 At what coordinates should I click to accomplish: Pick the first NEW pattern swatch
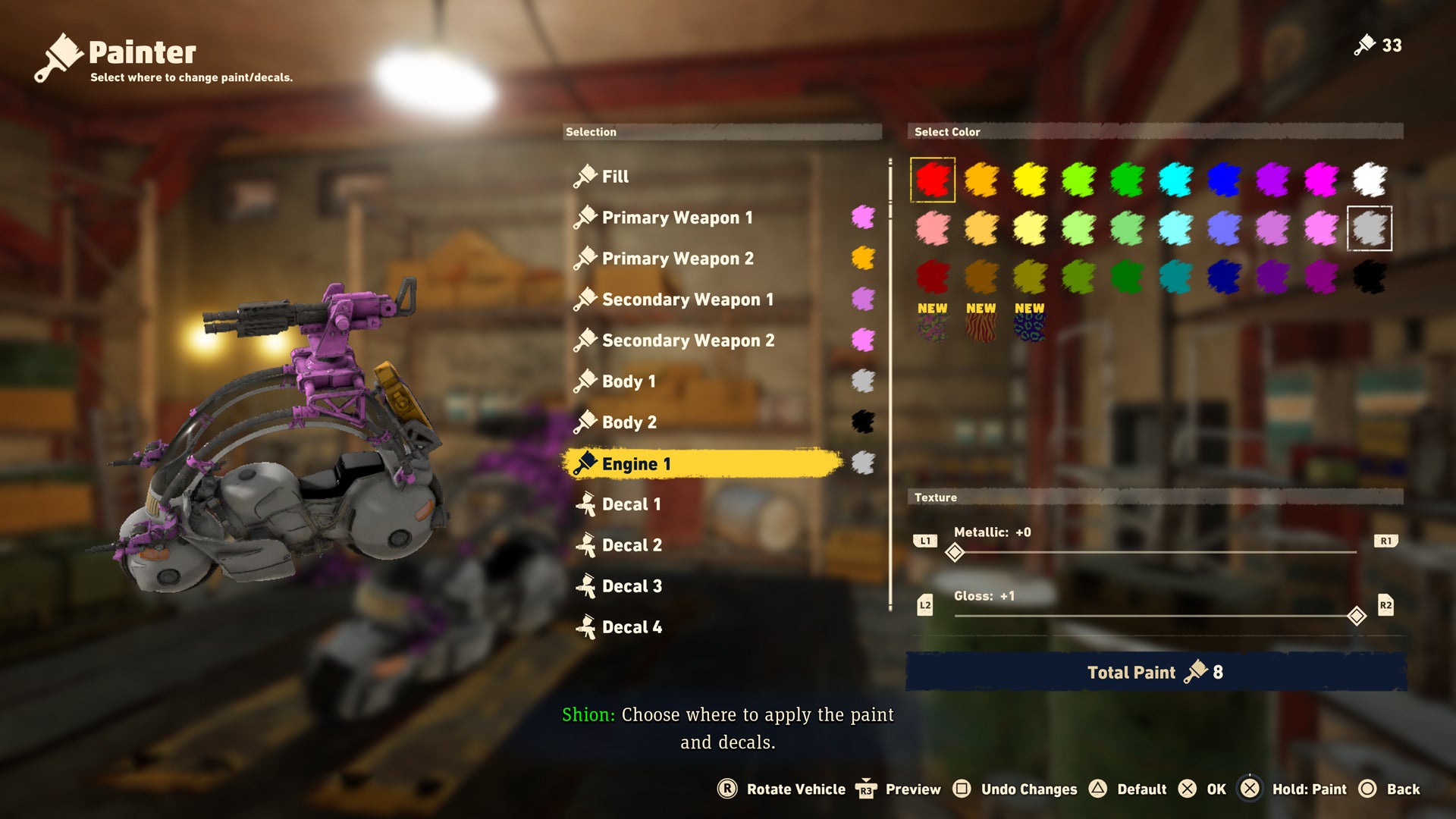click(x=931, y=328)
